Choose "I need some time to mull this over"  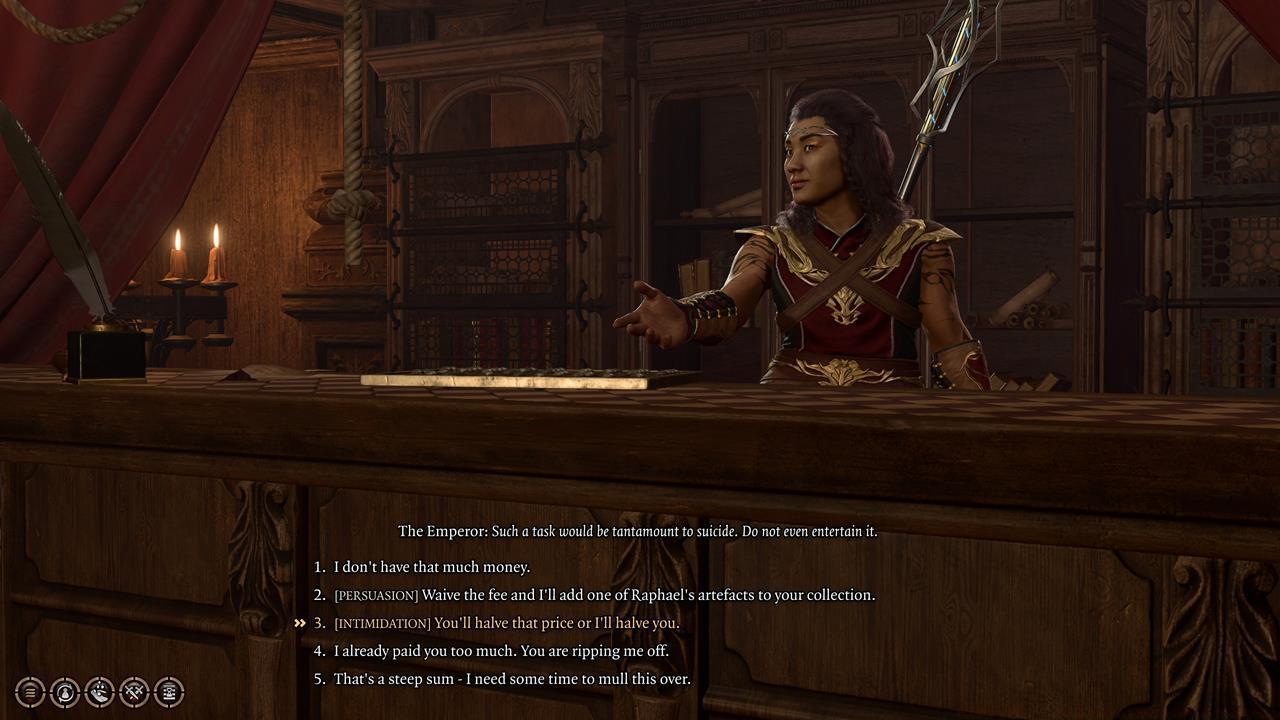point(512,679)
